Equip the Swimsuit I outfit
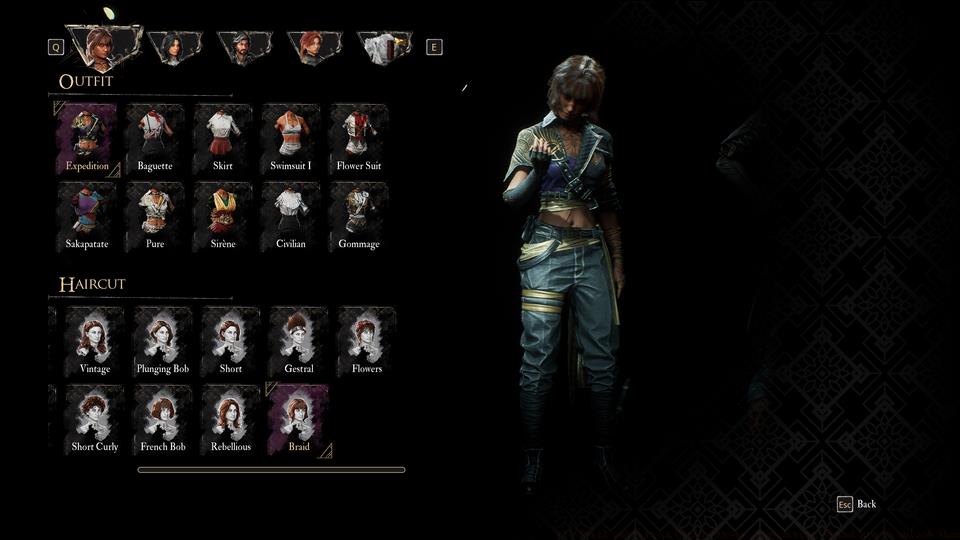 coord(291,138)
